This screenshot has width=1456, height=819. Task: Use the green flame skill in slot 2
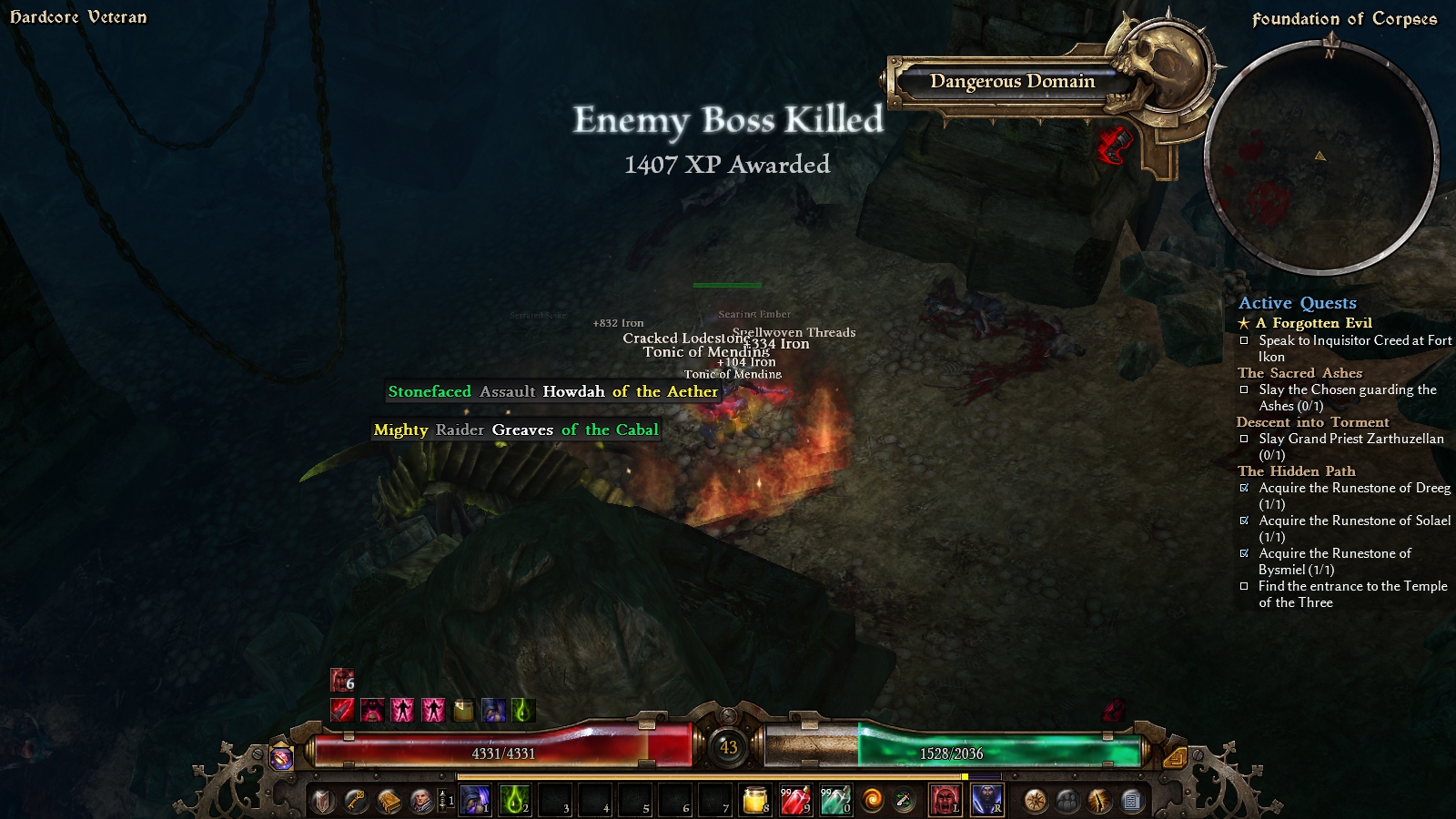tap(515, 801)
